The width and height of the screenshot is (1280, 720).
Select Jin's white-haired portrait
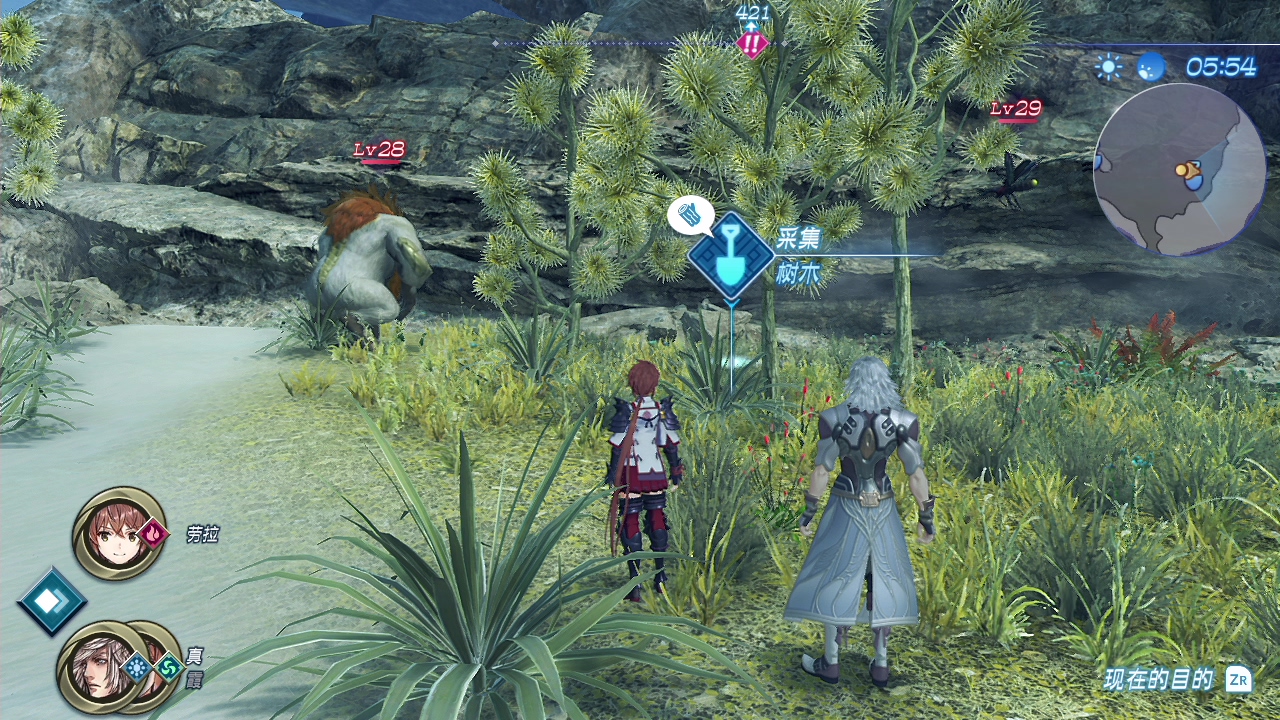96,667
